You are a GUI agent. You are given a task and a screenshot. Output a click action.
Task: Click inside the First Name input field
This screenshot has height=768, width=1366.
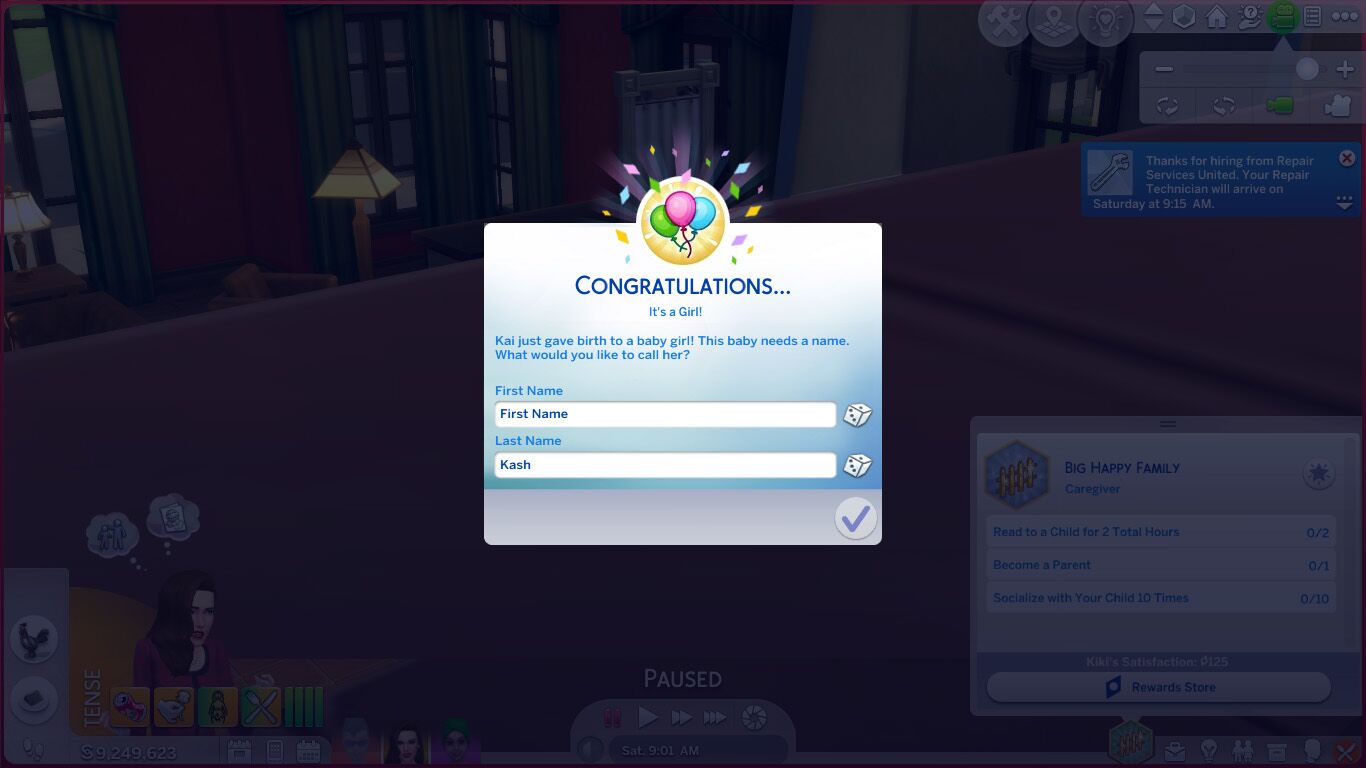[x=665, y=414]
